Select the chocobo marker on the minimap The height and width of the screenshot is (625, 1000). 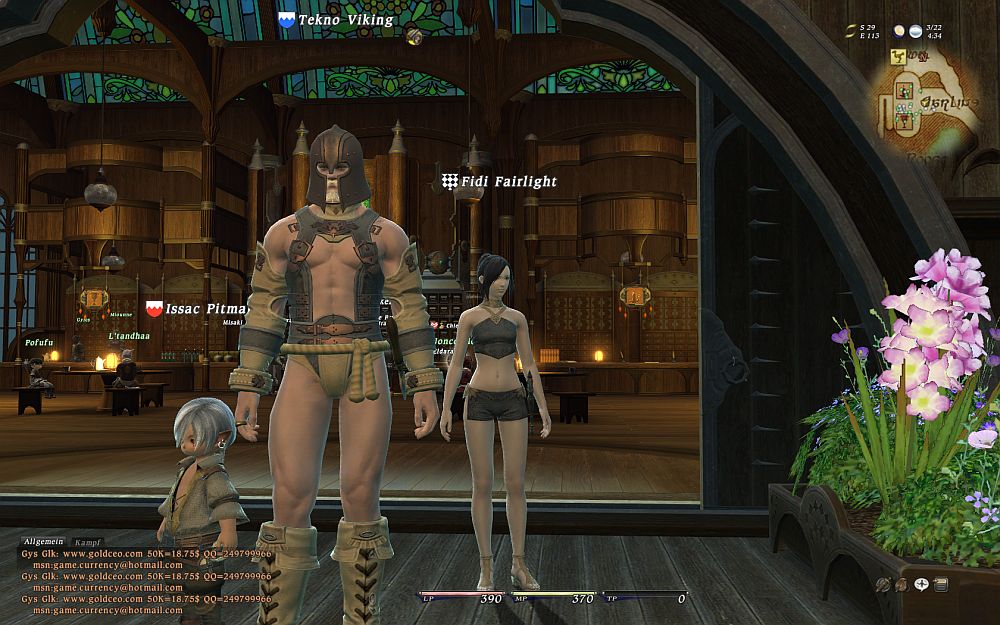pos(898,59)
